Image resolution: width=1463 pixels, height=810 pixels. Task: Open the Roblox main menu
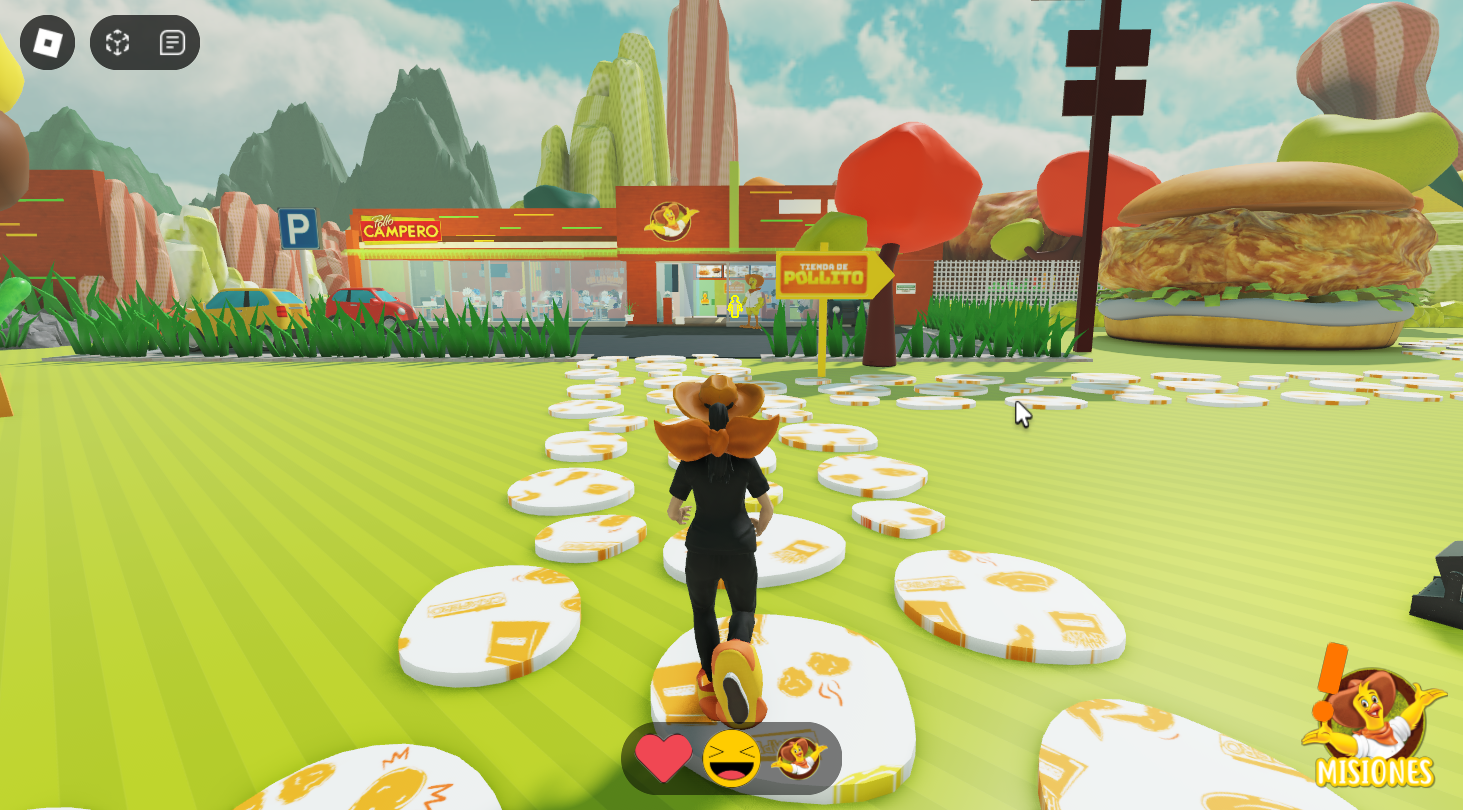[47, 42]
